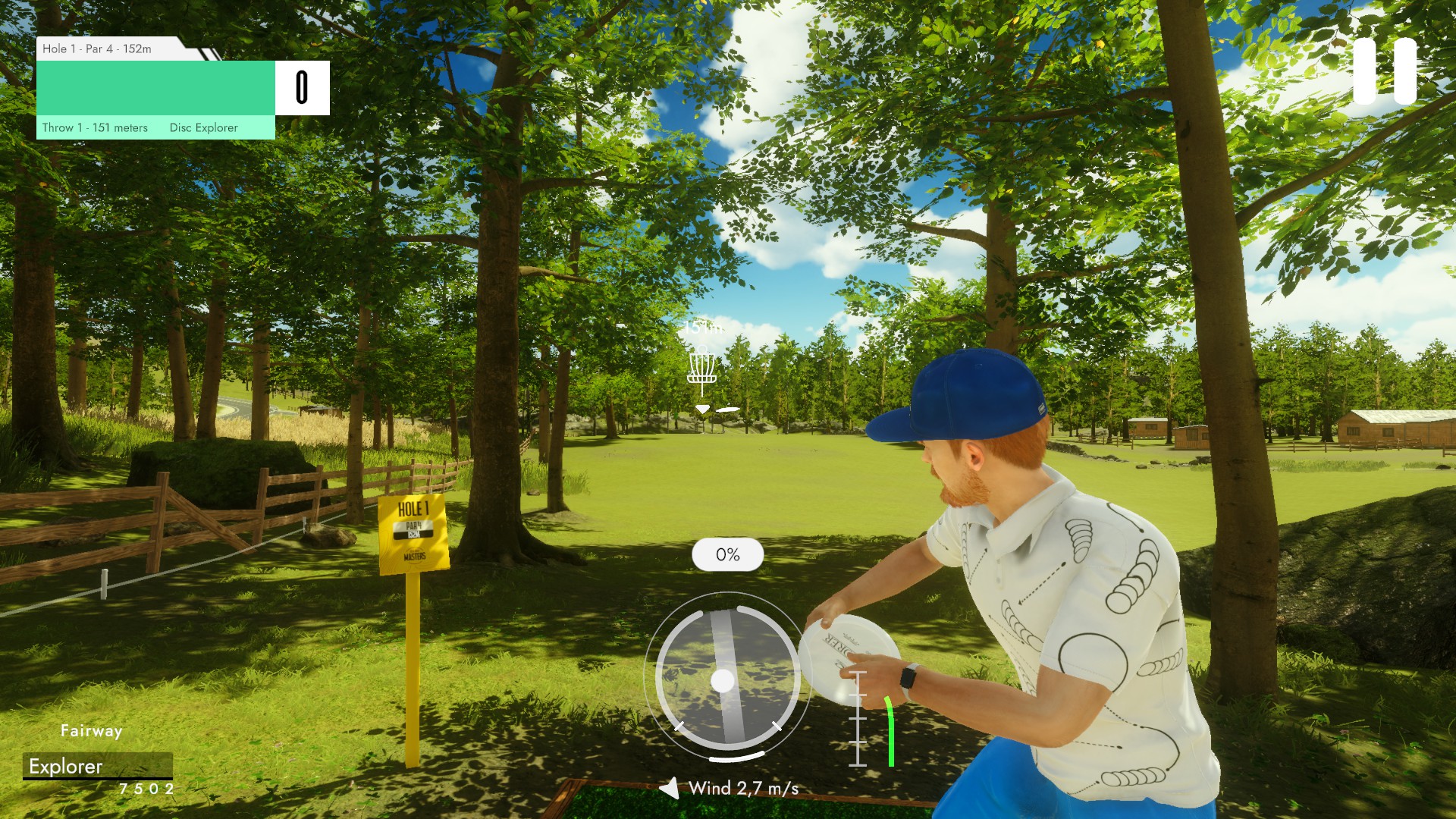This screenshot has width=1456, height=819.
Task: Open the Disc Explorer selector
Action: pos(204,127)
